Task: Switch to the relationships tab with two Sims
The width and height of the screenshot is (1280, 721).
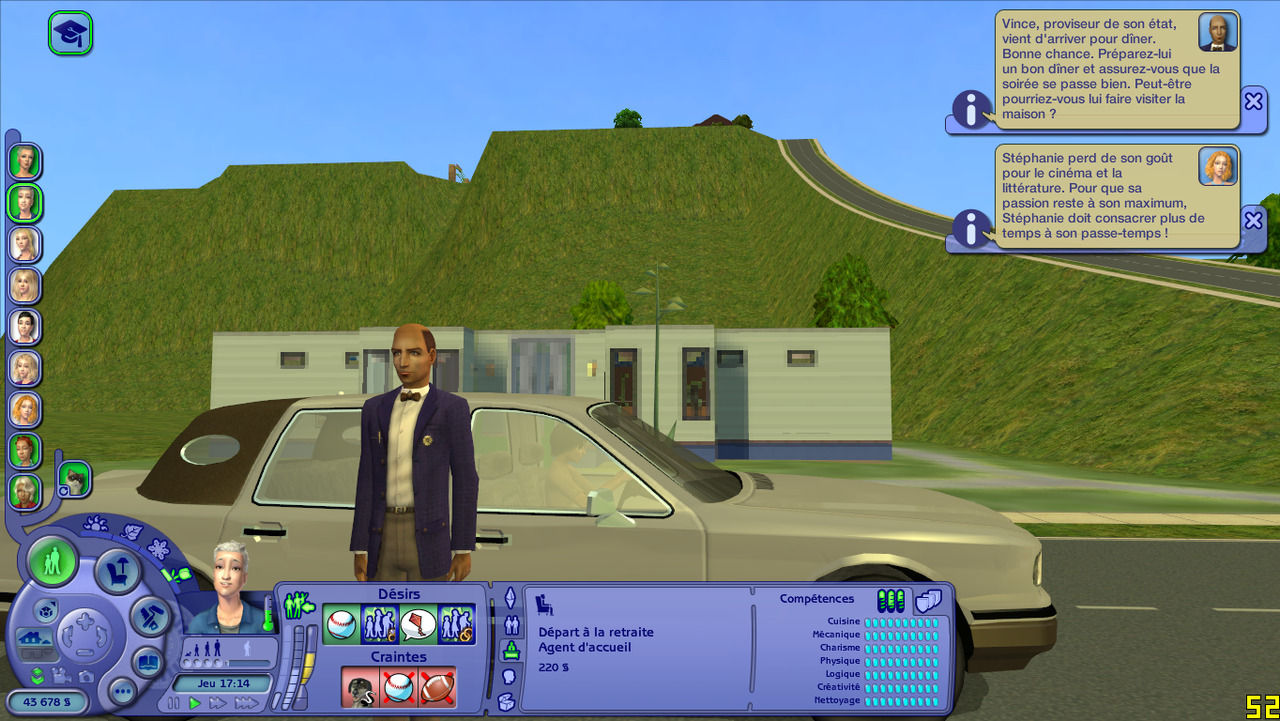Action: (x=511, y=626)
